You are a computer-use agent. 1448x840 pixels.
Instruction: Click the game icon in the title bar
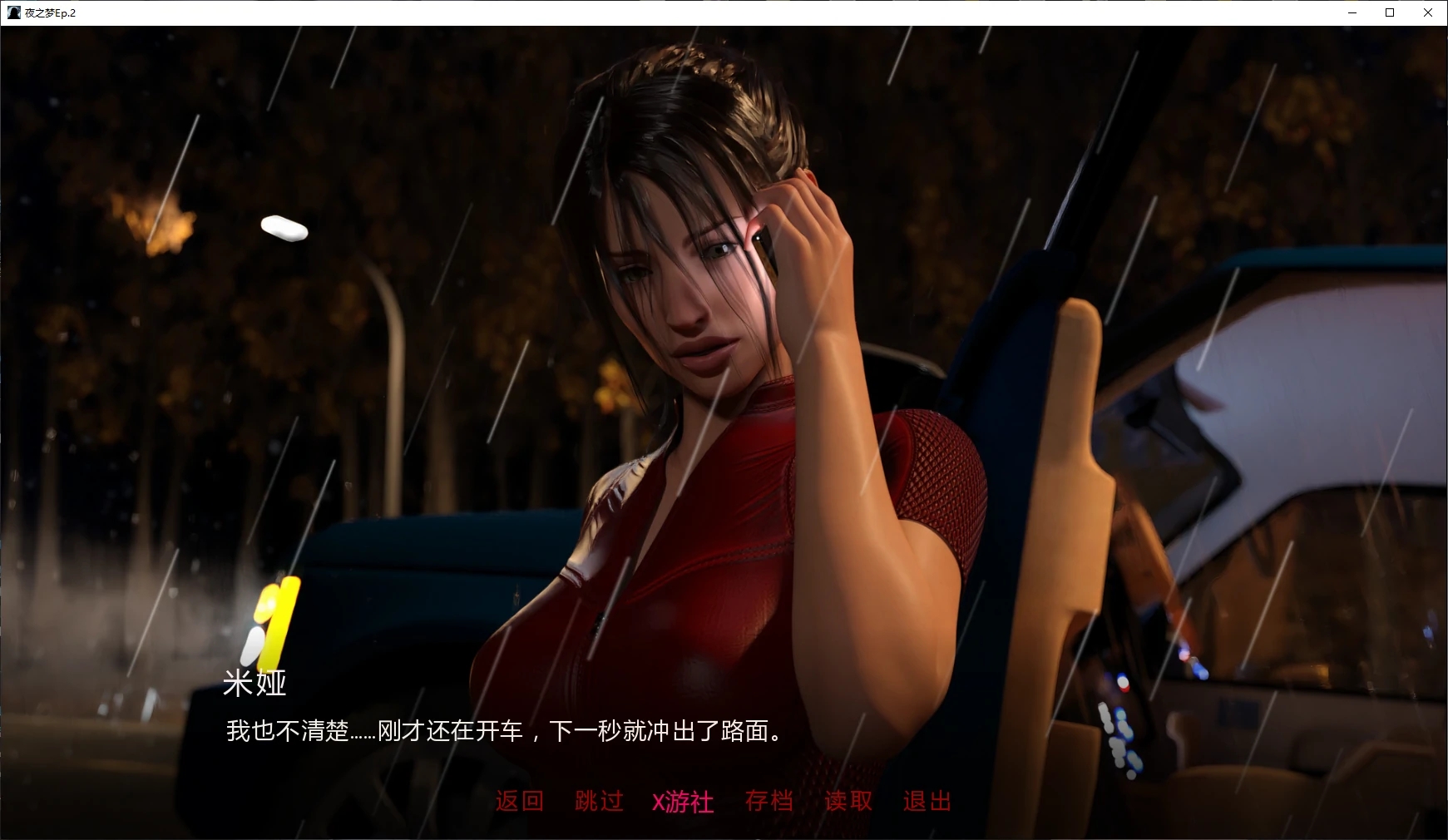click(12, 12)
